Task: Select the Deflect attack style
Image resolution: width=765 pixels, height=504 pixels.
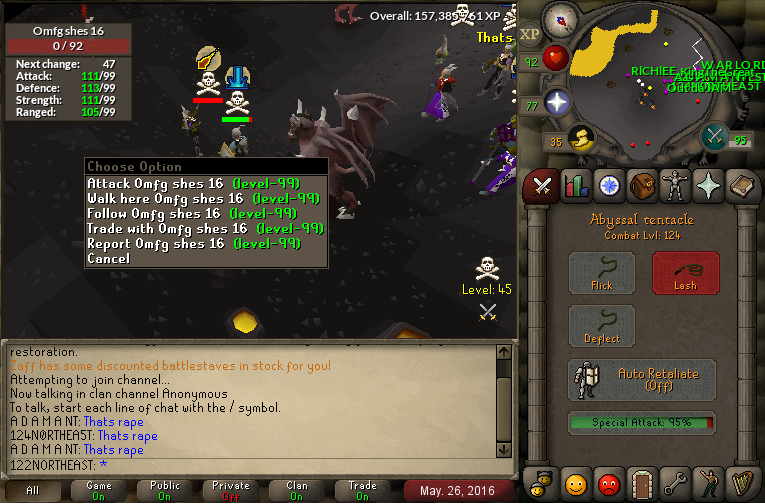Action: (x=601, y=327)
